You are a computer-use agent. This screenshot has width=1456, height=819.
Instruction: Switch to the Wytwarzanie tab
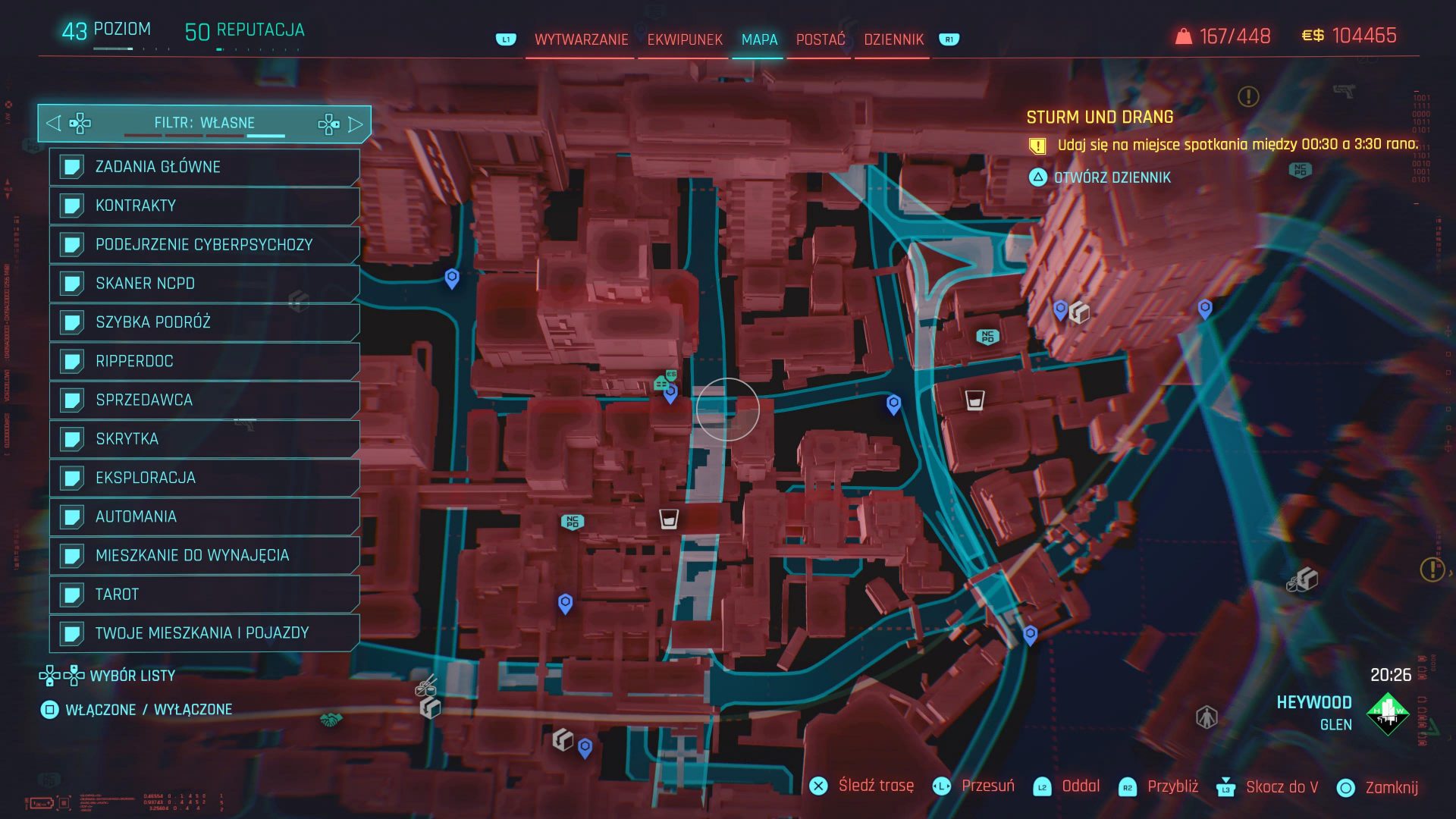581,39
